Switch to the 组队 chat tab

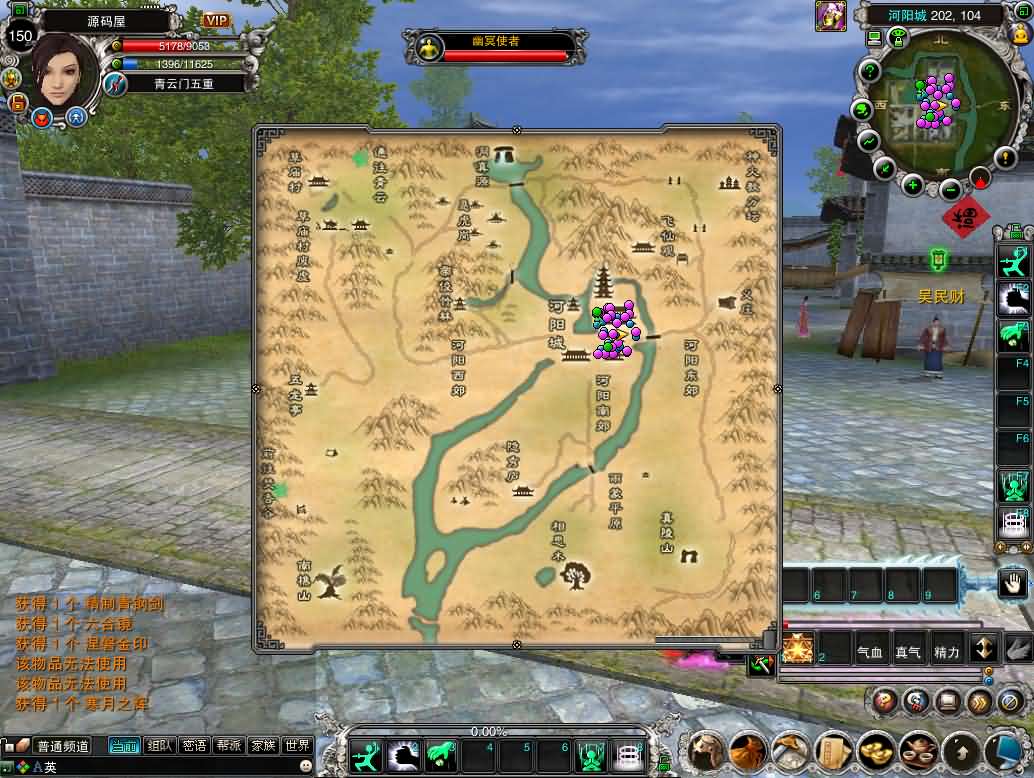pos(159,745)
